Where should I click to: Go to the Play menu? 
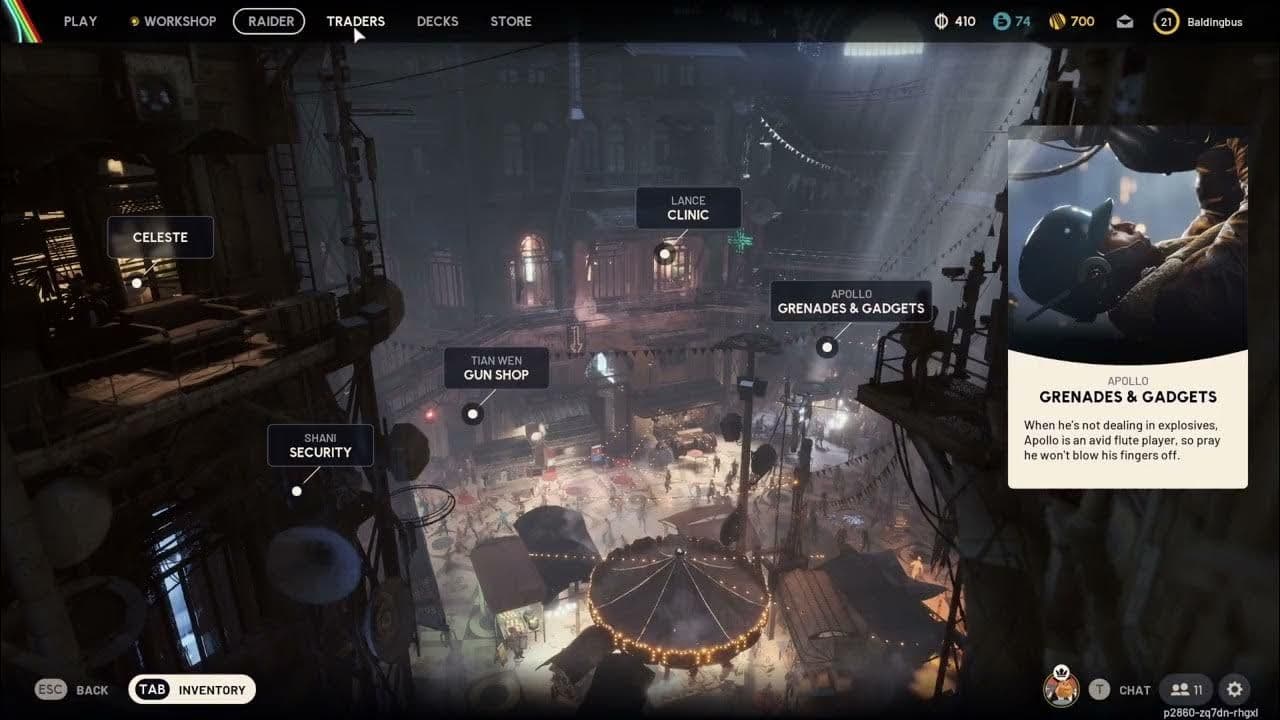pos(80,21)
